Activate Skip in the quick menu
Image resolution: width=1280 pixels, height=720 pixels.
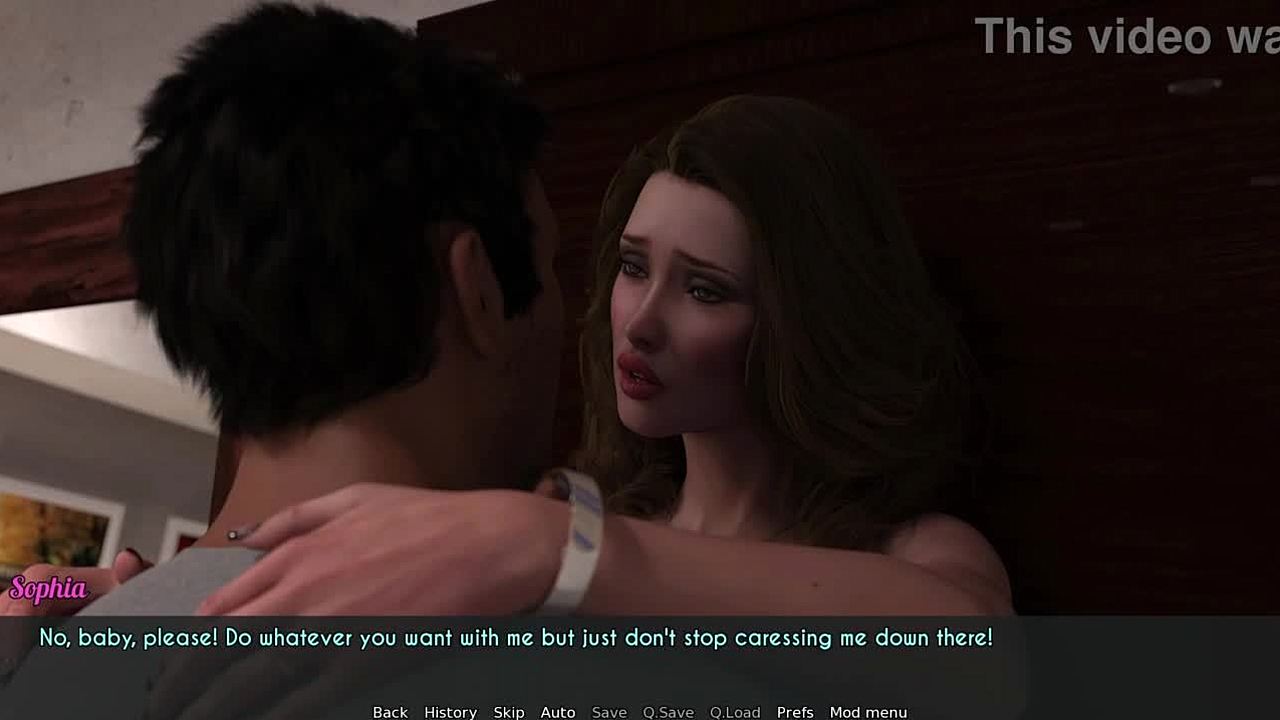508,712
